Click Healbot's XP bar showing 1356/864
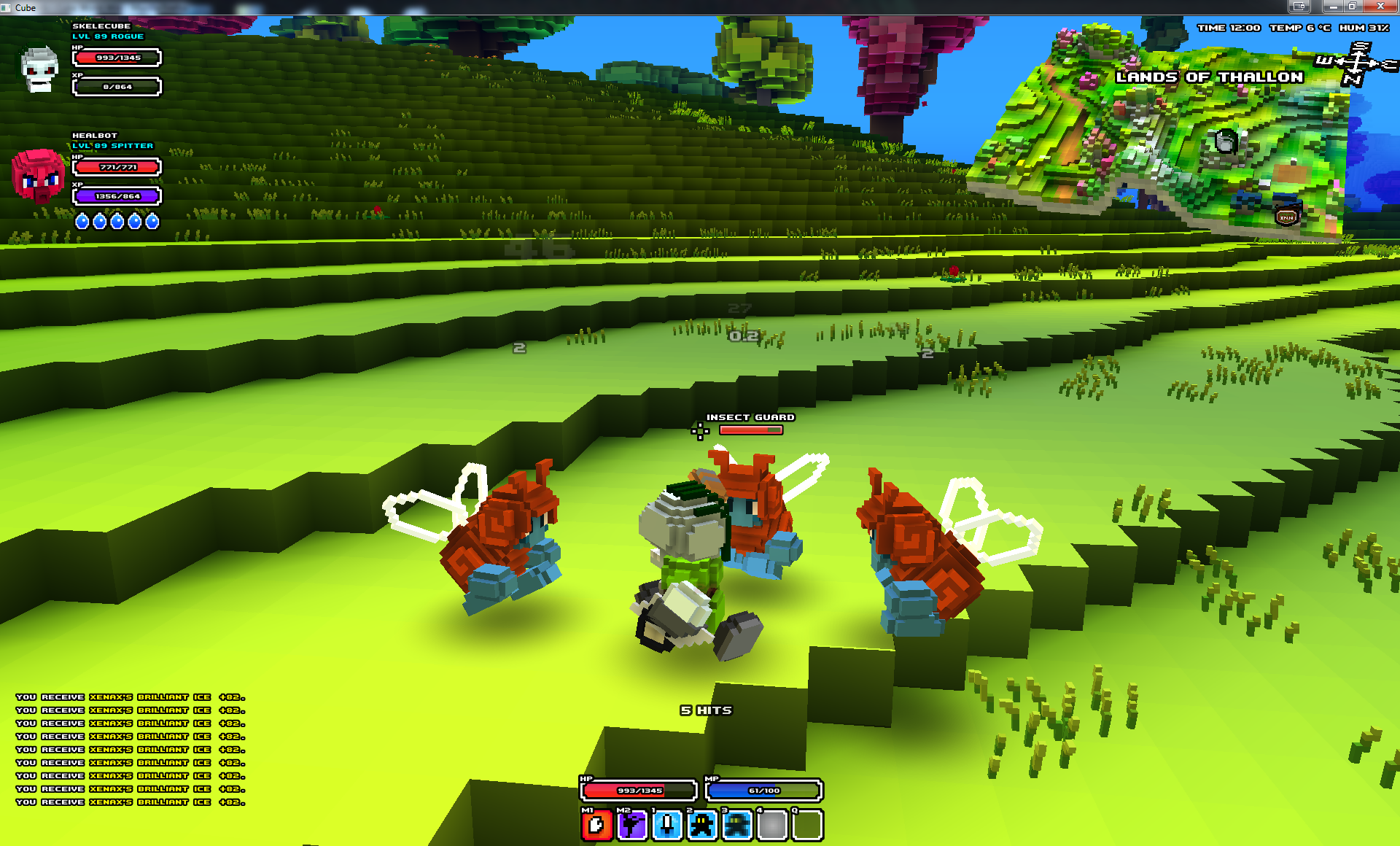 click(116, 195)
